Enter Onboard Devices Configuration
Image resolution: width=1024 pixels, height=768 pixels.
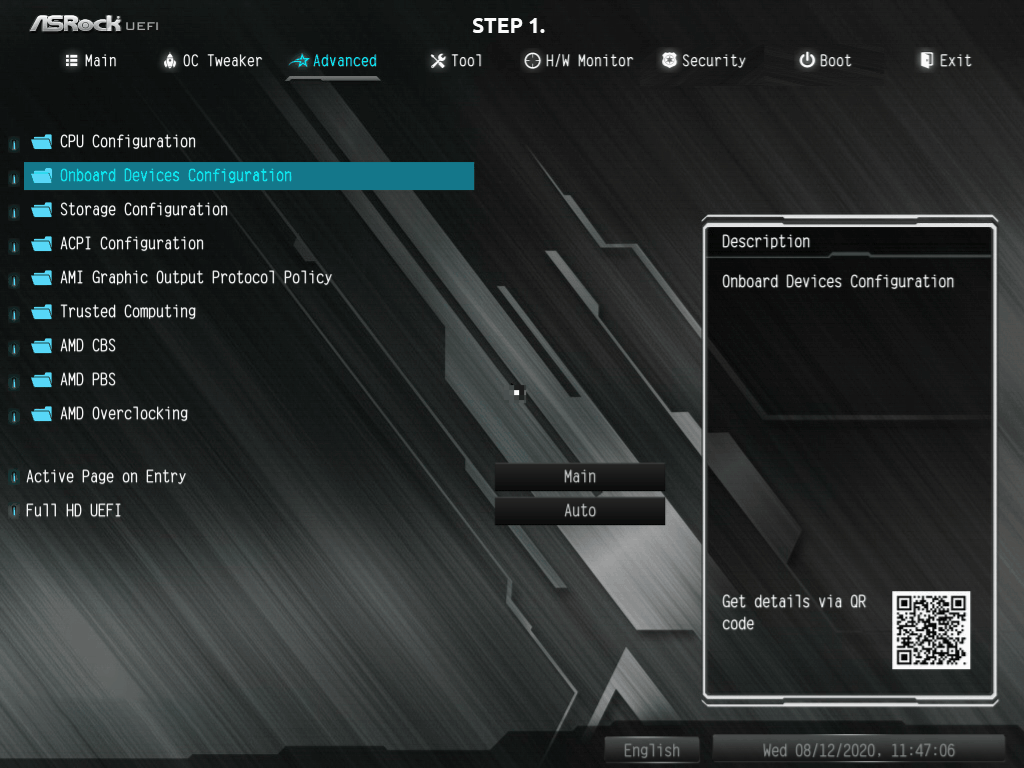coord(175,176)
